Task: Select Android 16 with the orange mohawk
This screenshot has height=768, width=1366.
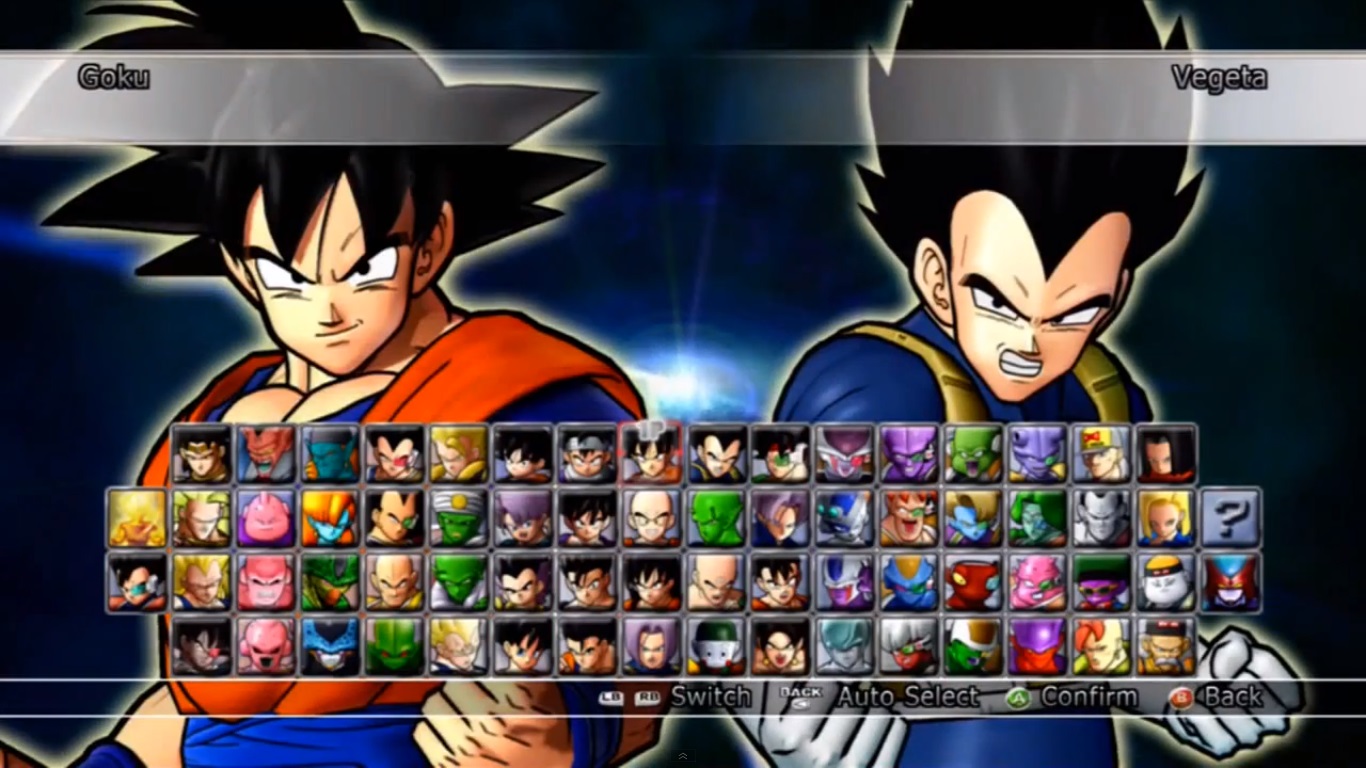Action: click(1101, 646)
